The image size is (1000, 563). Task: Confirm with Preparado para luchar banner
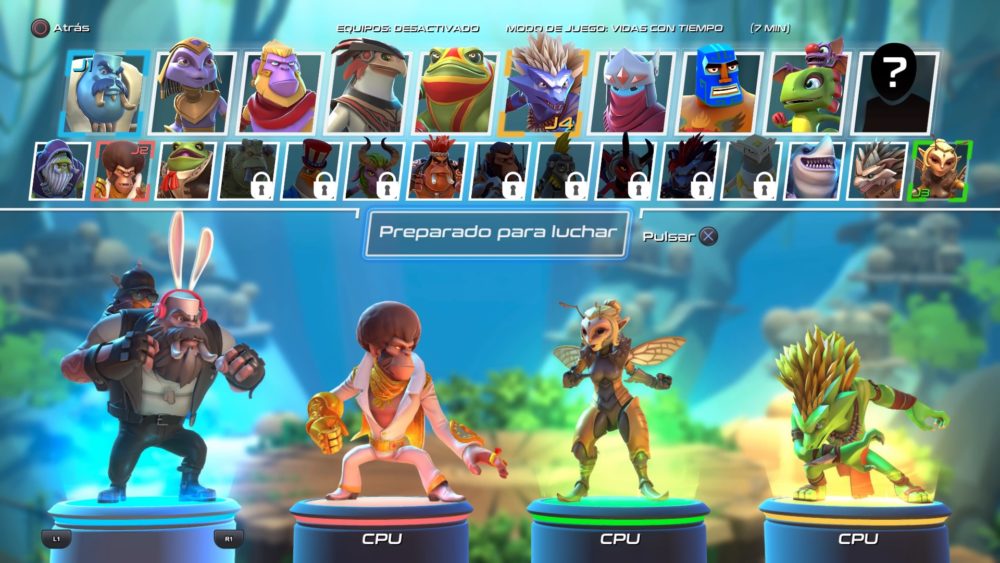tap(497, 232)
